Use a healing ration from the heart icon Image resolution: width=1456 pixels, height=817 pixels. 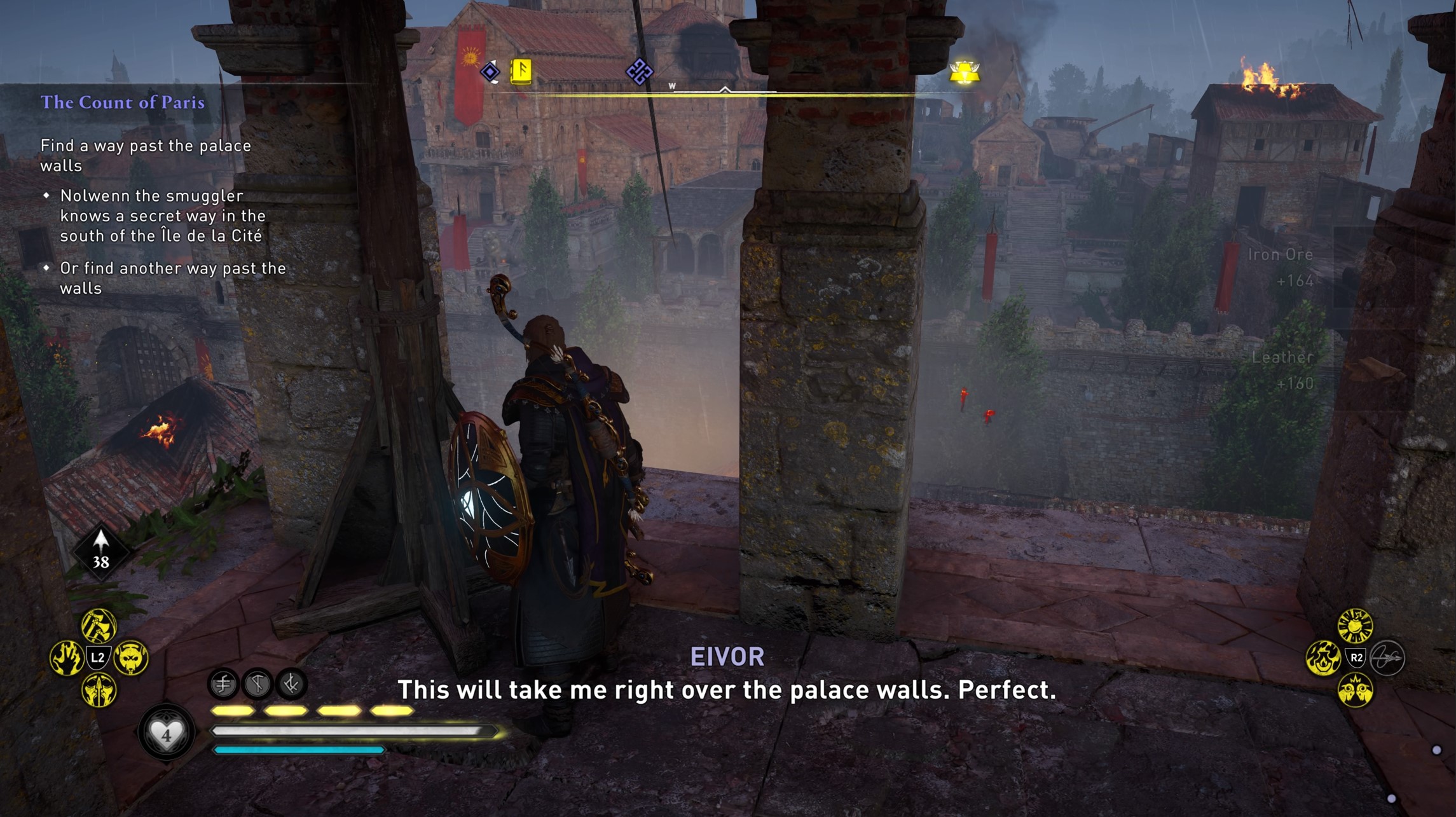(166, 734)
